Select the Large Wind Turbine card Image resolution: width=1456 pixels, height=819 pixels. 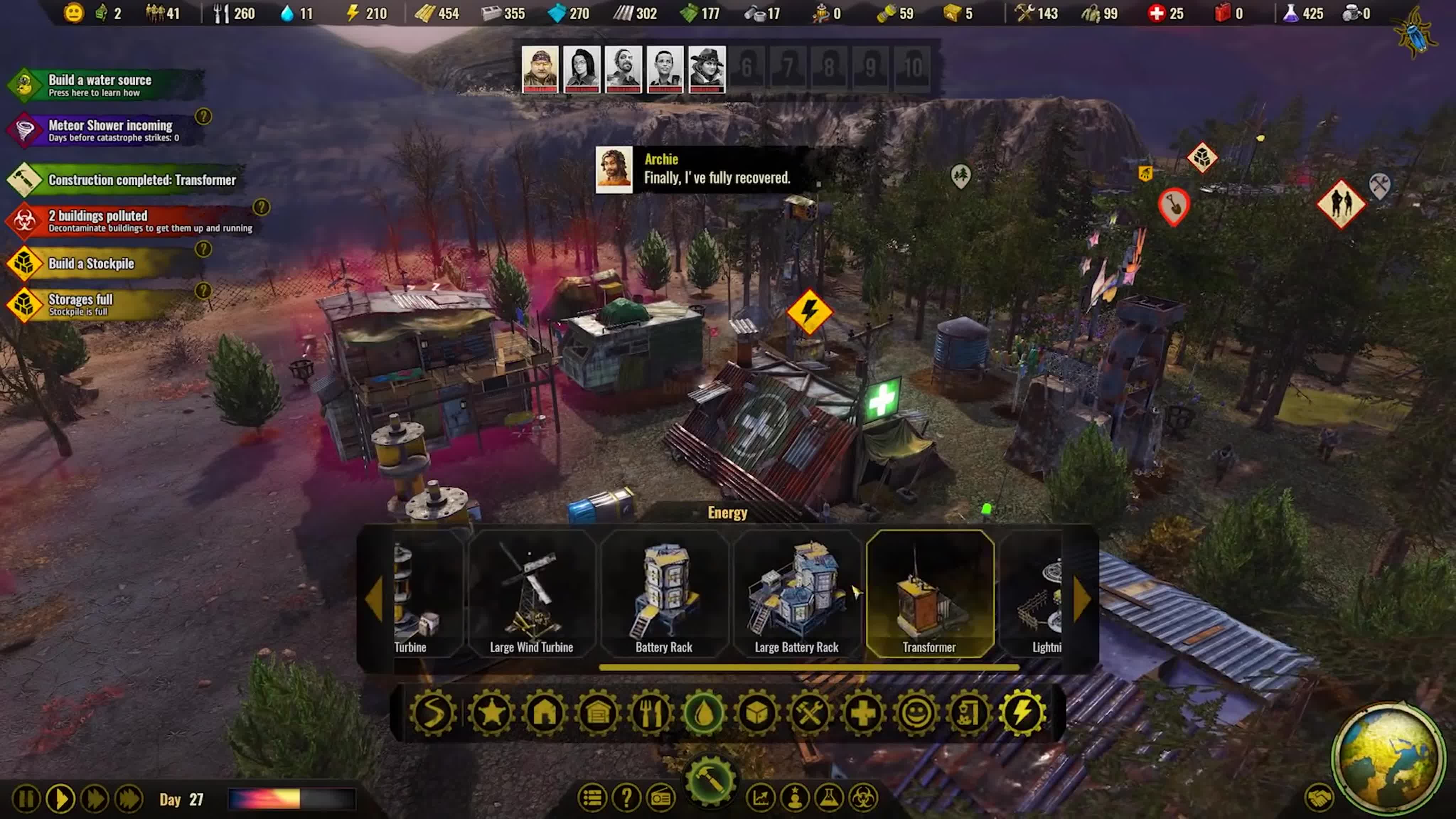coord(531,594)
